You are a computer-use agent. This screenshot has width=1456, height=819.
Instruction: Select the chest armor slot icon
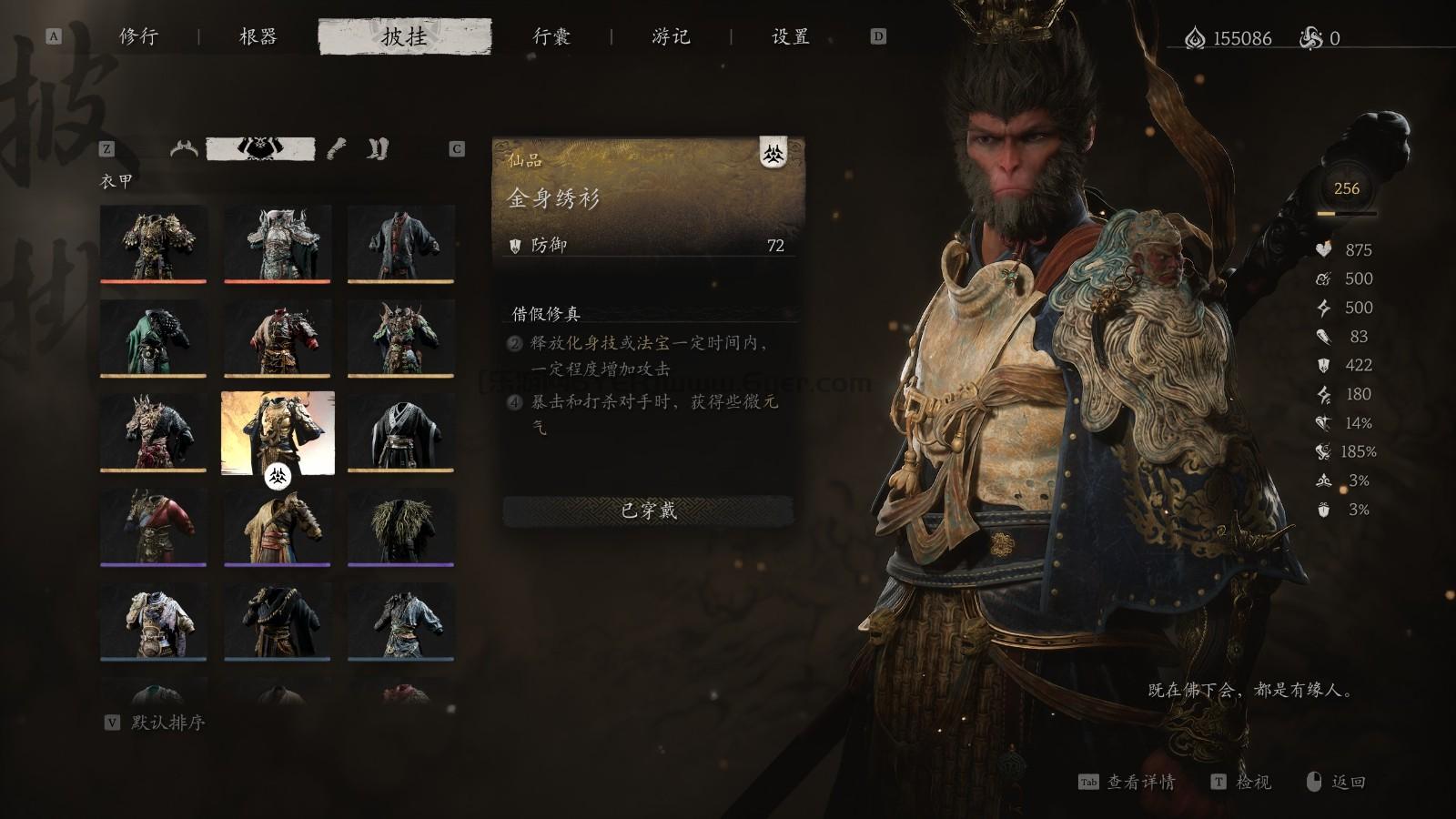(x=259, y=148)
